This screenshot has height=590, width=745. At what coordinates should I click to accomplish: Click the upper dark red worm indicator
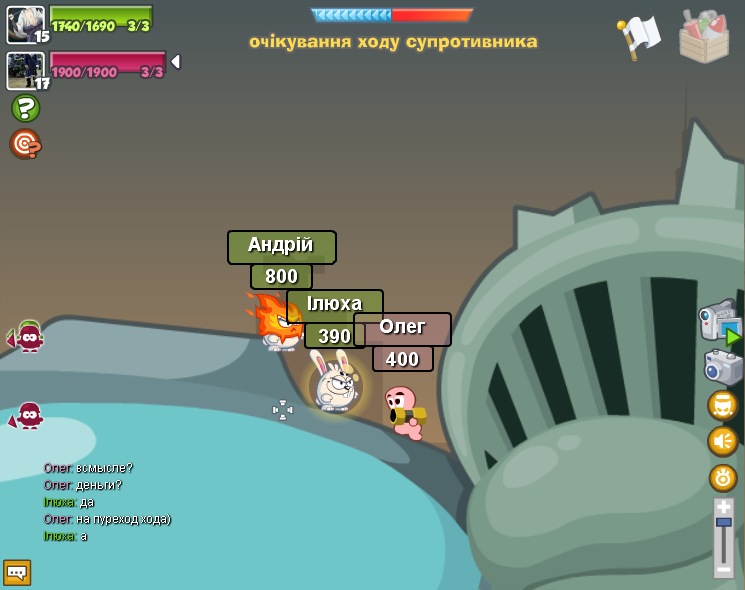(x=28, y=338)
